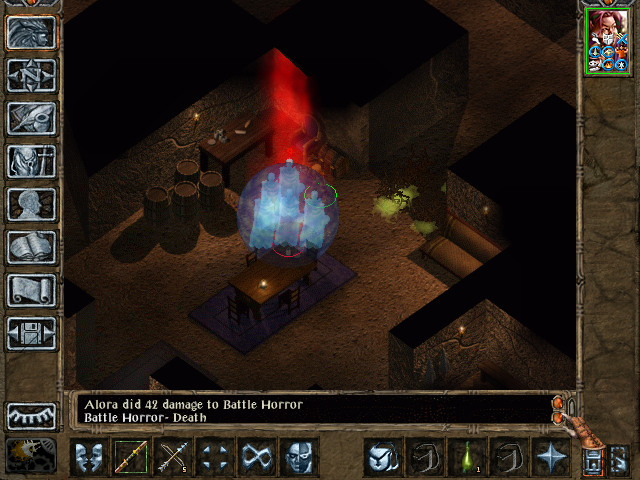Open the journal
The width and height of the screenshot is (640, 480).
(x=32, y=118)
